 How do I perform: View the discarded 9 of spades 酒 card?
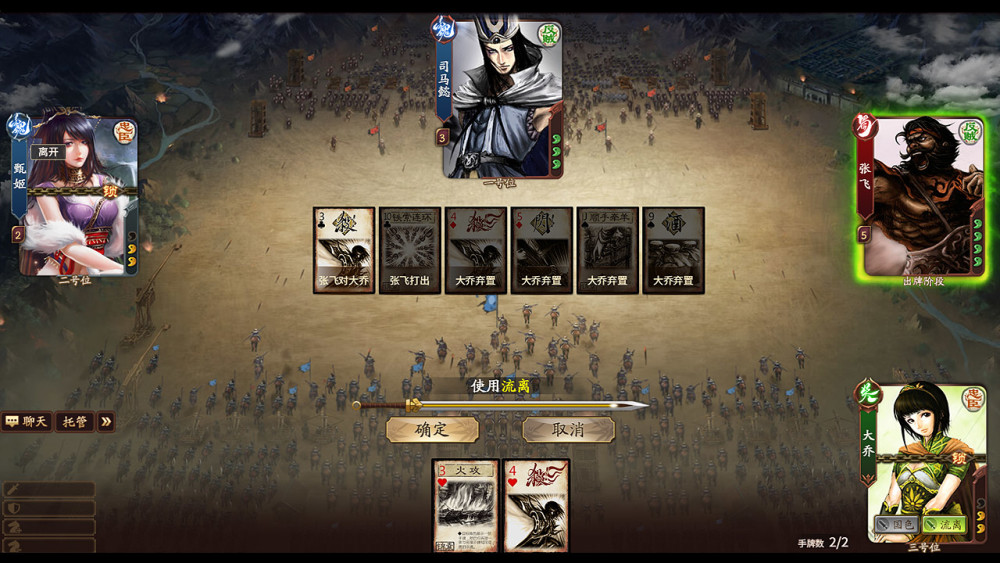673,249
